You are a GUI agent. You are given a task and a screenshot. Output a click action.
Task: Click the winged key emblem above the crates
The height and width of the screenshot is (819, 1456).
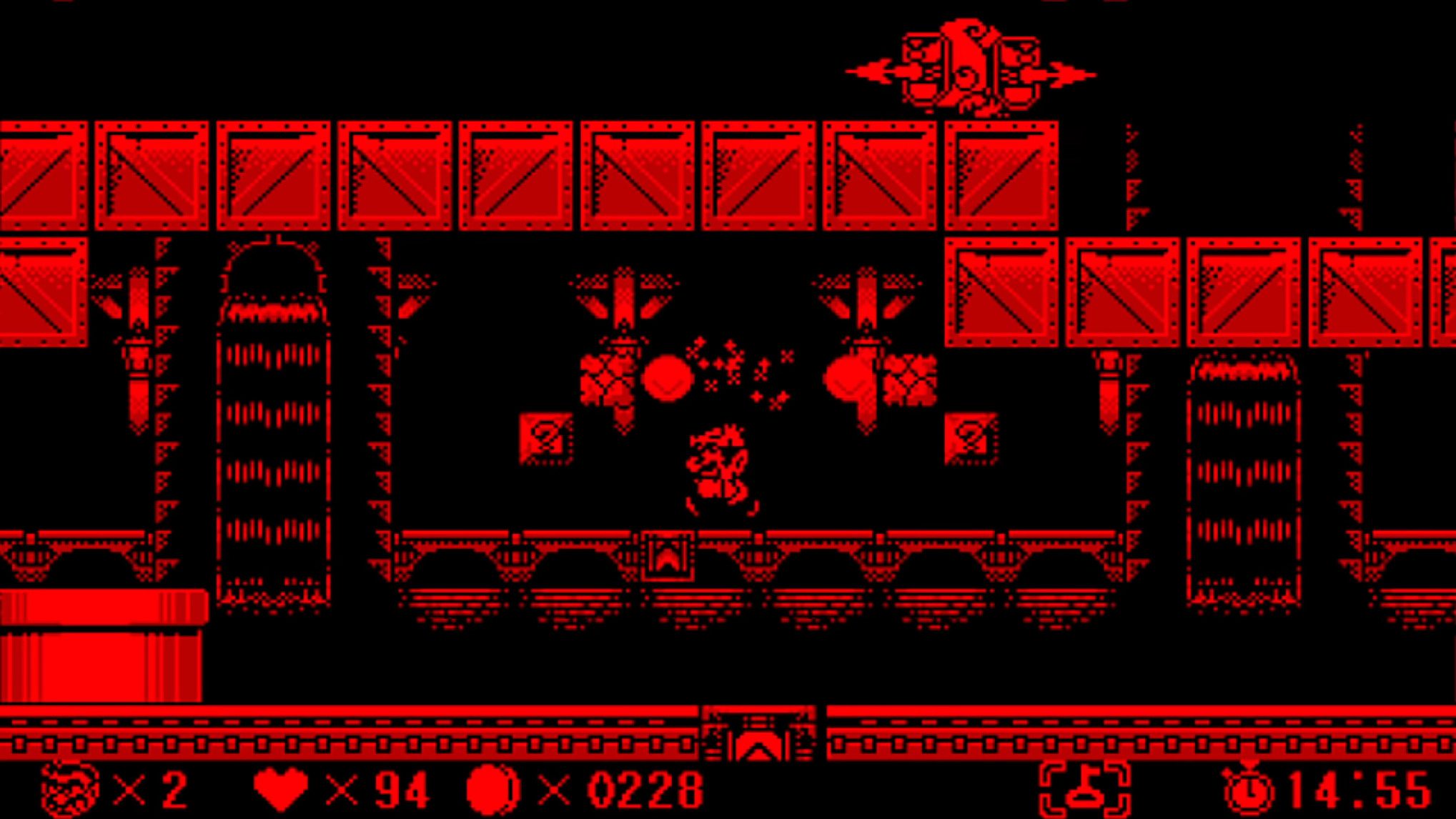click(965, 64)
